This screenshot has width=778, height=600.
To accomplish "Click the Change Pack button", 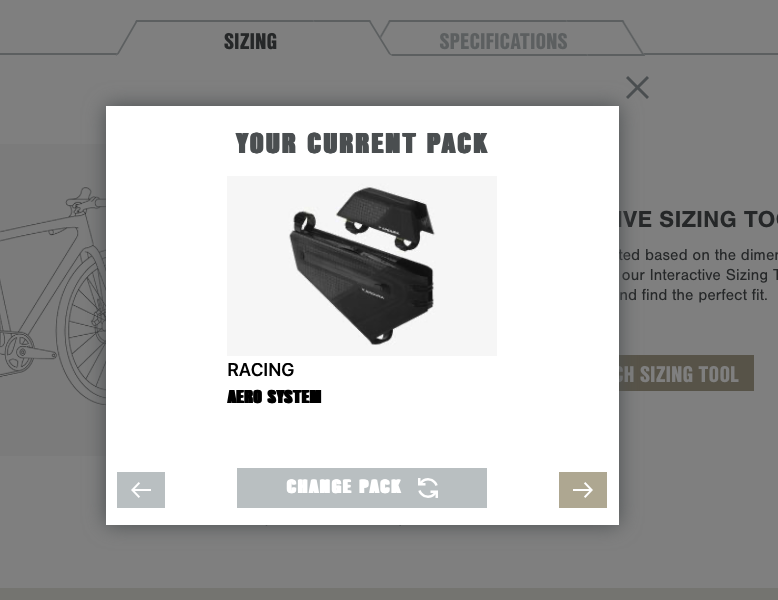I will point(361,488).
